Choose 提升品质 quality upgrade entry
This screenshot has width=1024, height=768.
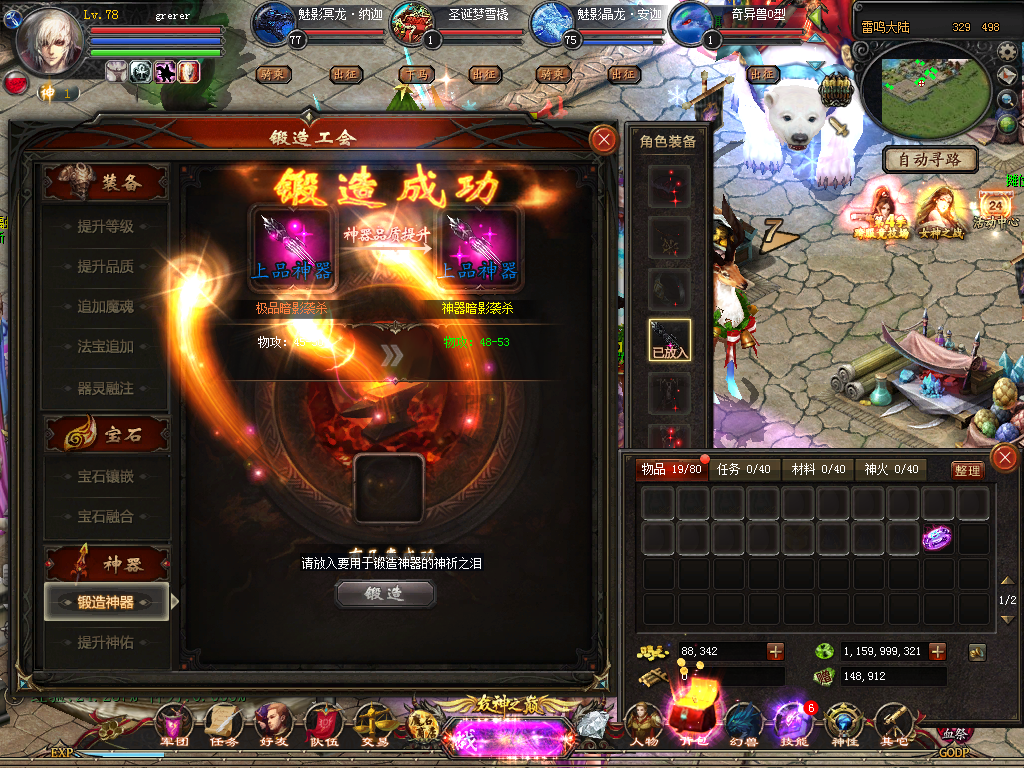(106, 267)
